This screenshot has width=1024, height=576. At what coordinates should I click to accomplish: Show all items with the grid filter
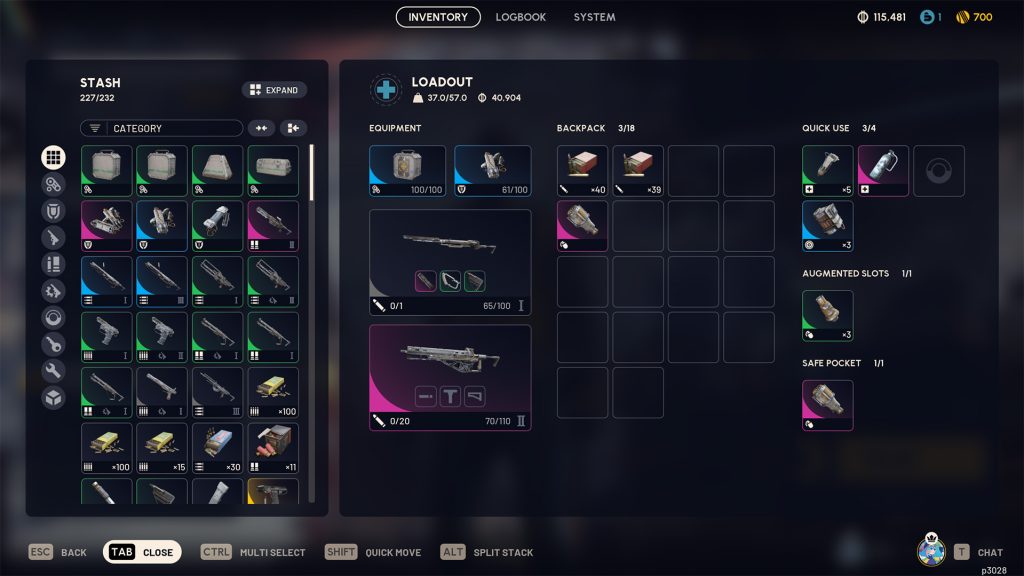53,157
